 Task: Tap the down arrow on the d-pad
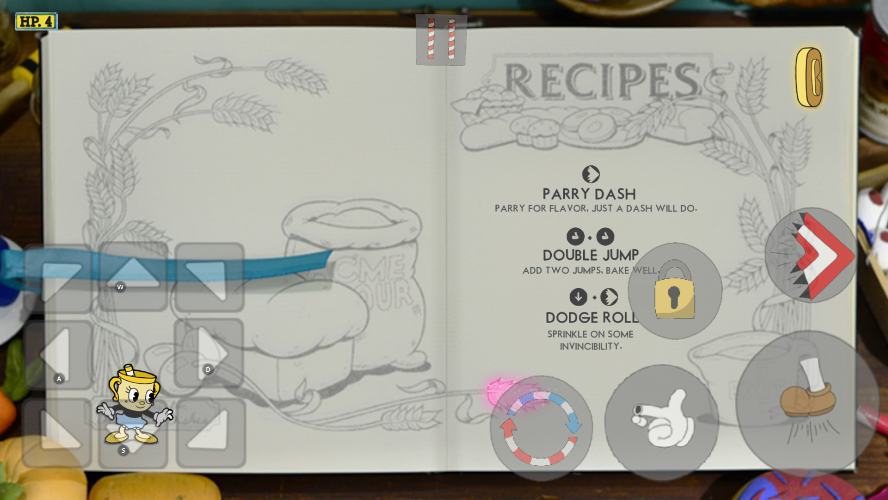pyautogui.click(x=133, y=433)
